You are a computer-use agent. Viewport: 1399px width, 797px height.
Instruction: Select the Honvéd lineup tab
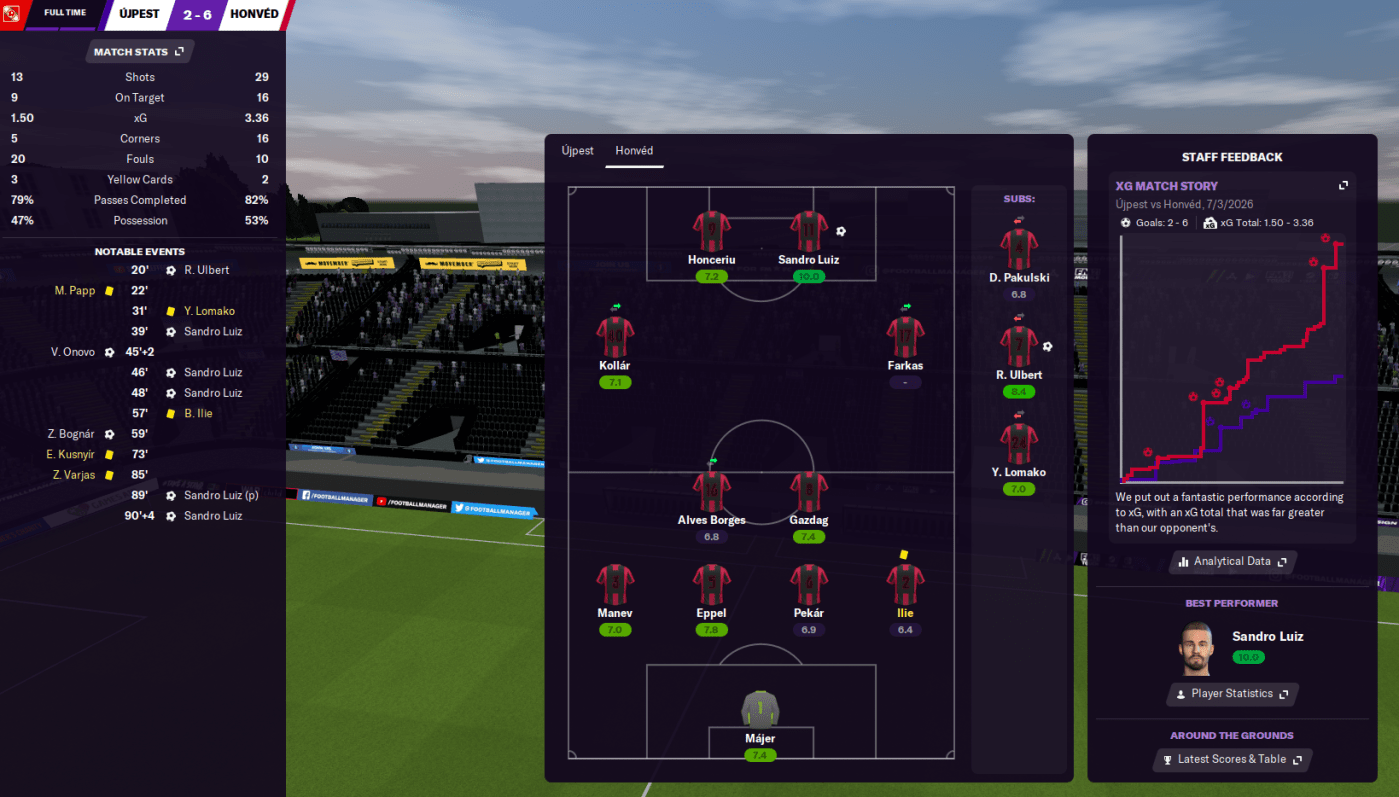coord(634,151)
